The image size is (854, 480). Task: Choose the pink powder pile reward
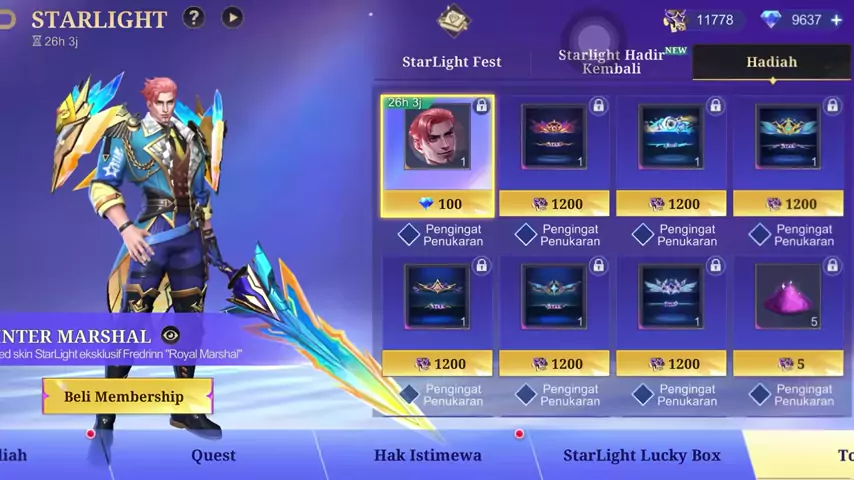[788, 297]
